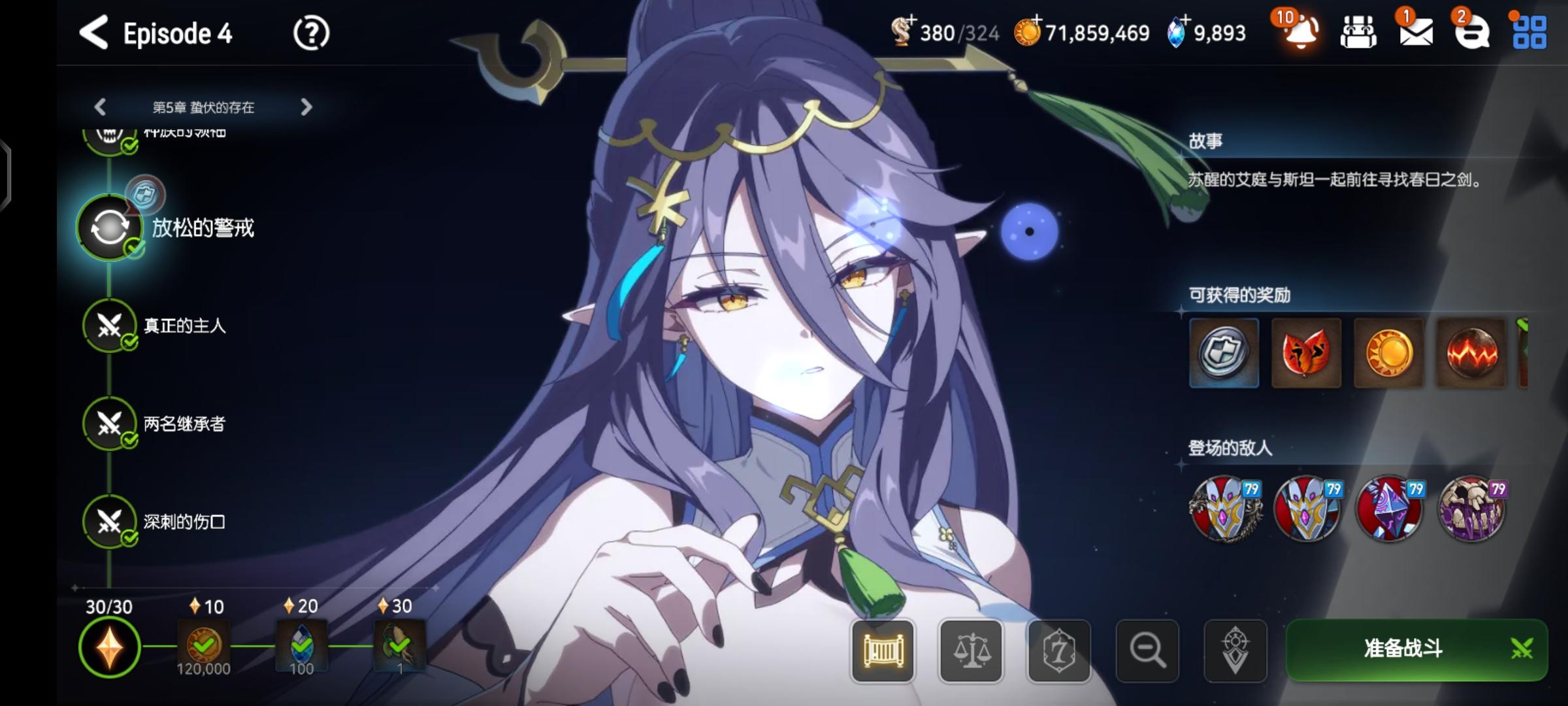Select the stage 深刺的伤口

pos(109,523)
